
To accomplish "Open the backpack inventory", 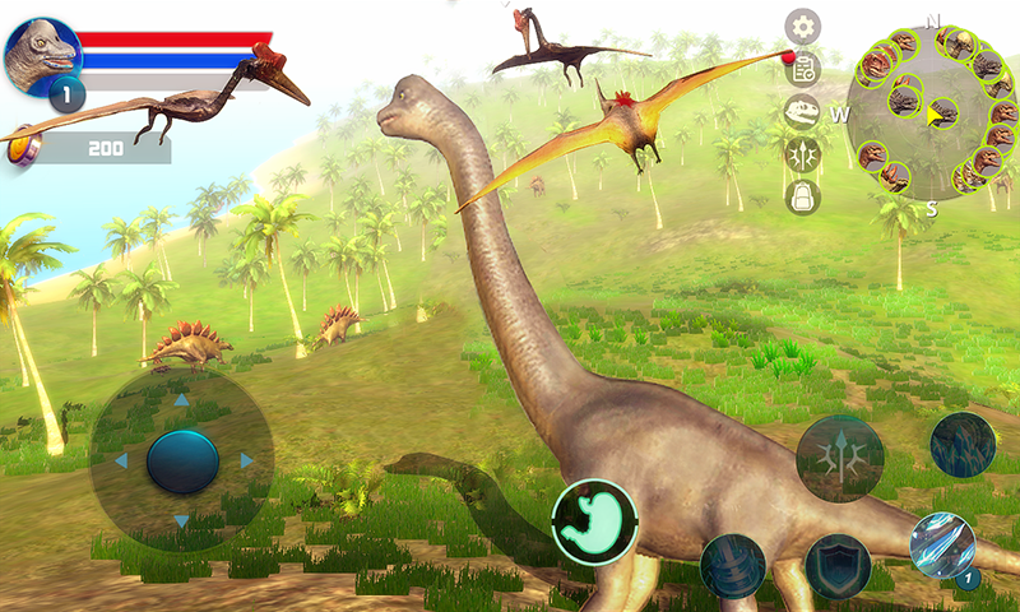I will click(802, 197).
